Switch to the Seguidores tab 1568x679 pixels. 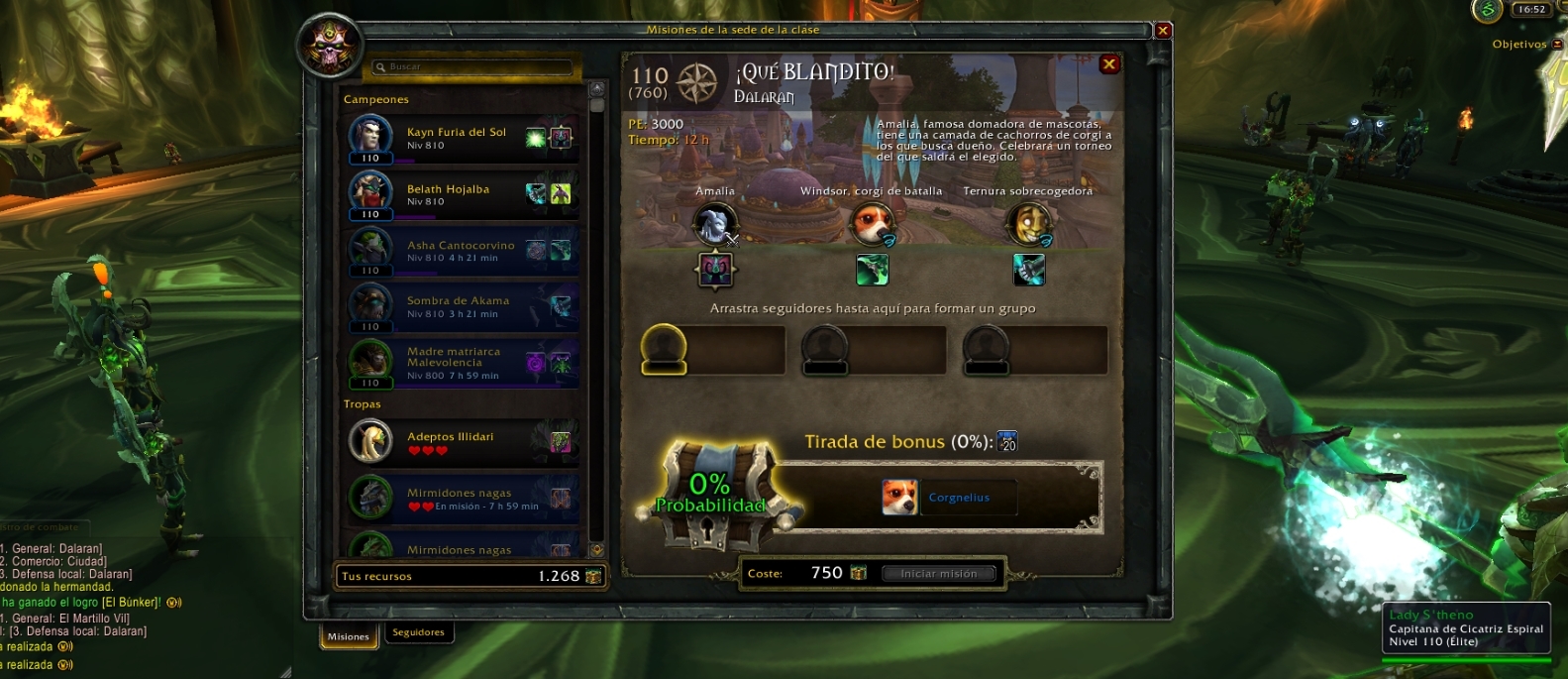point(418,632)
